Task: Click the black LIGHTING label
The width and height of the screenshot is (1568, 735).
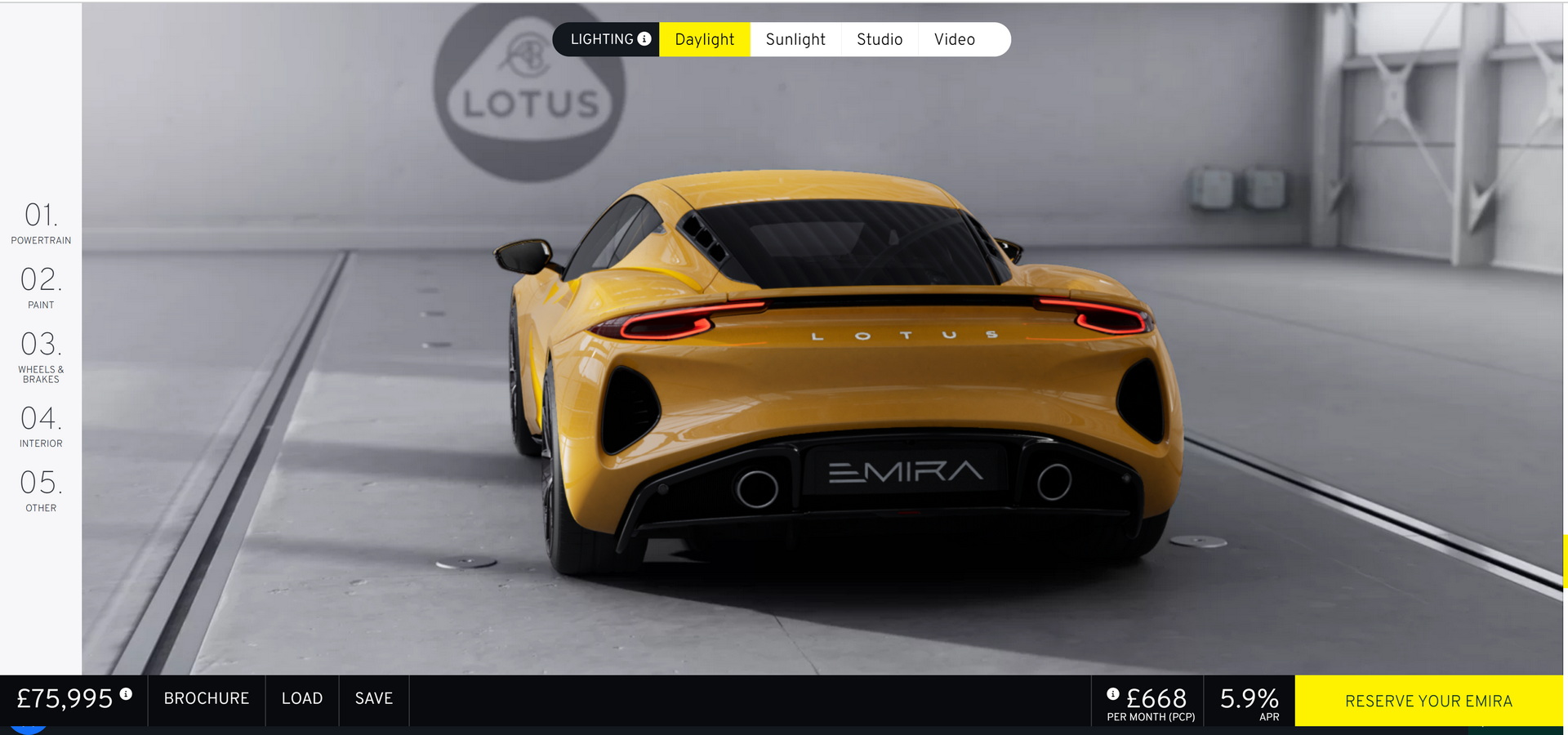Action: pyautogui.click(x=603, y=38)
